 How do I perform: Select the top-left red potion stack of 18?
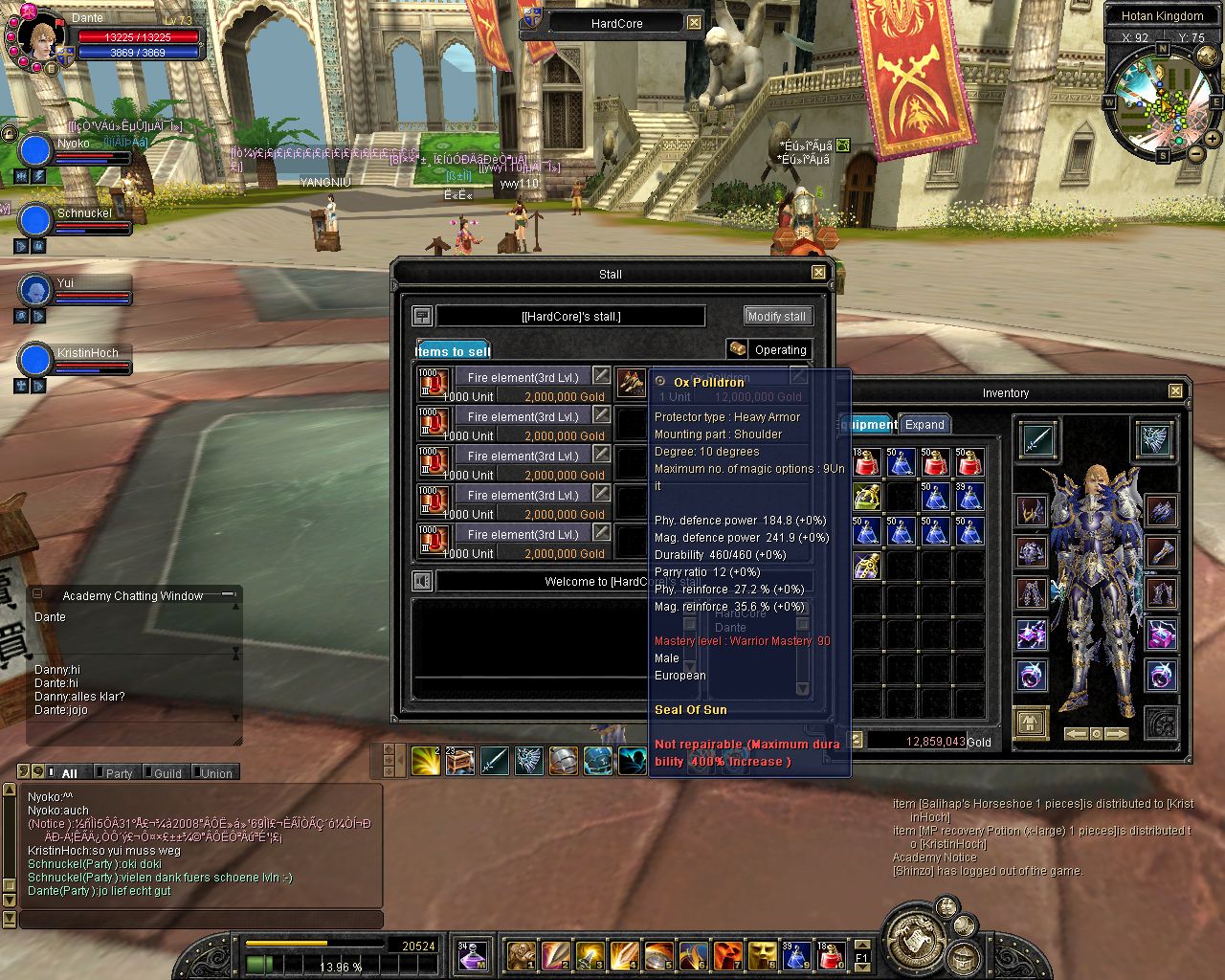(867, 463)
